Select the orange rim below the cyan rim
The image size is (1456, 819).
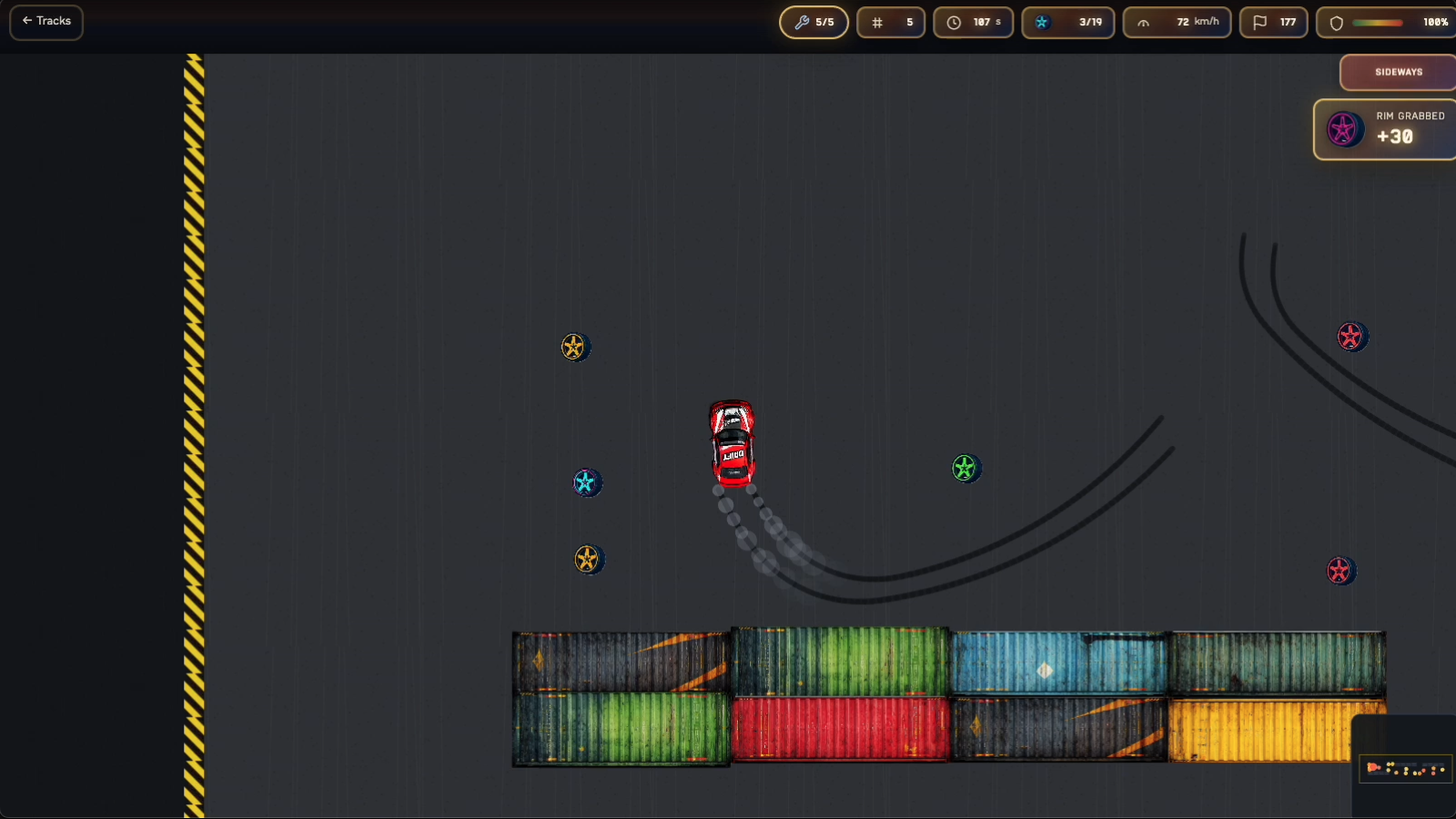[x=589, y=560]
